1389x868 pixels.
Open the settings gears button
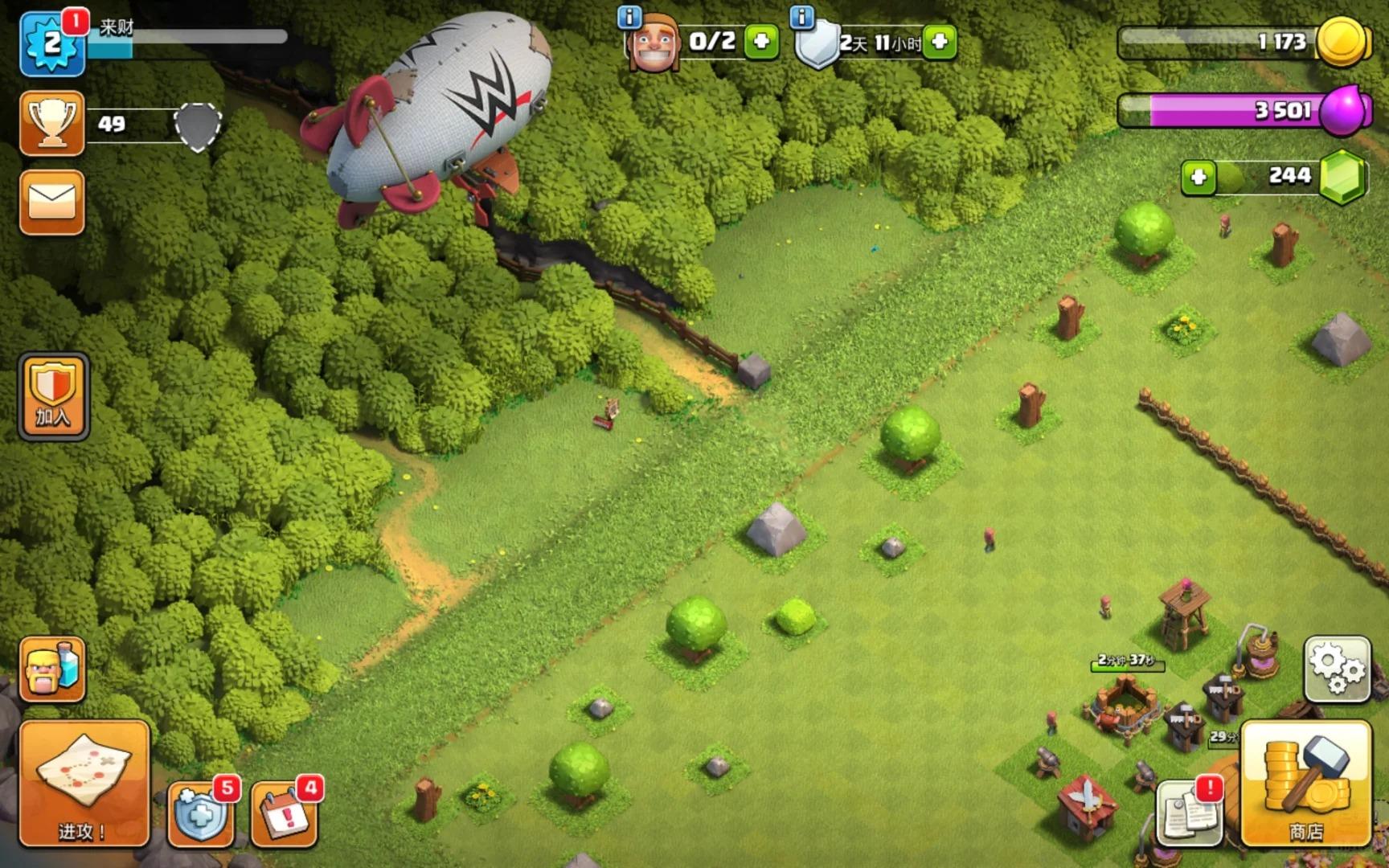[1337, 669]
